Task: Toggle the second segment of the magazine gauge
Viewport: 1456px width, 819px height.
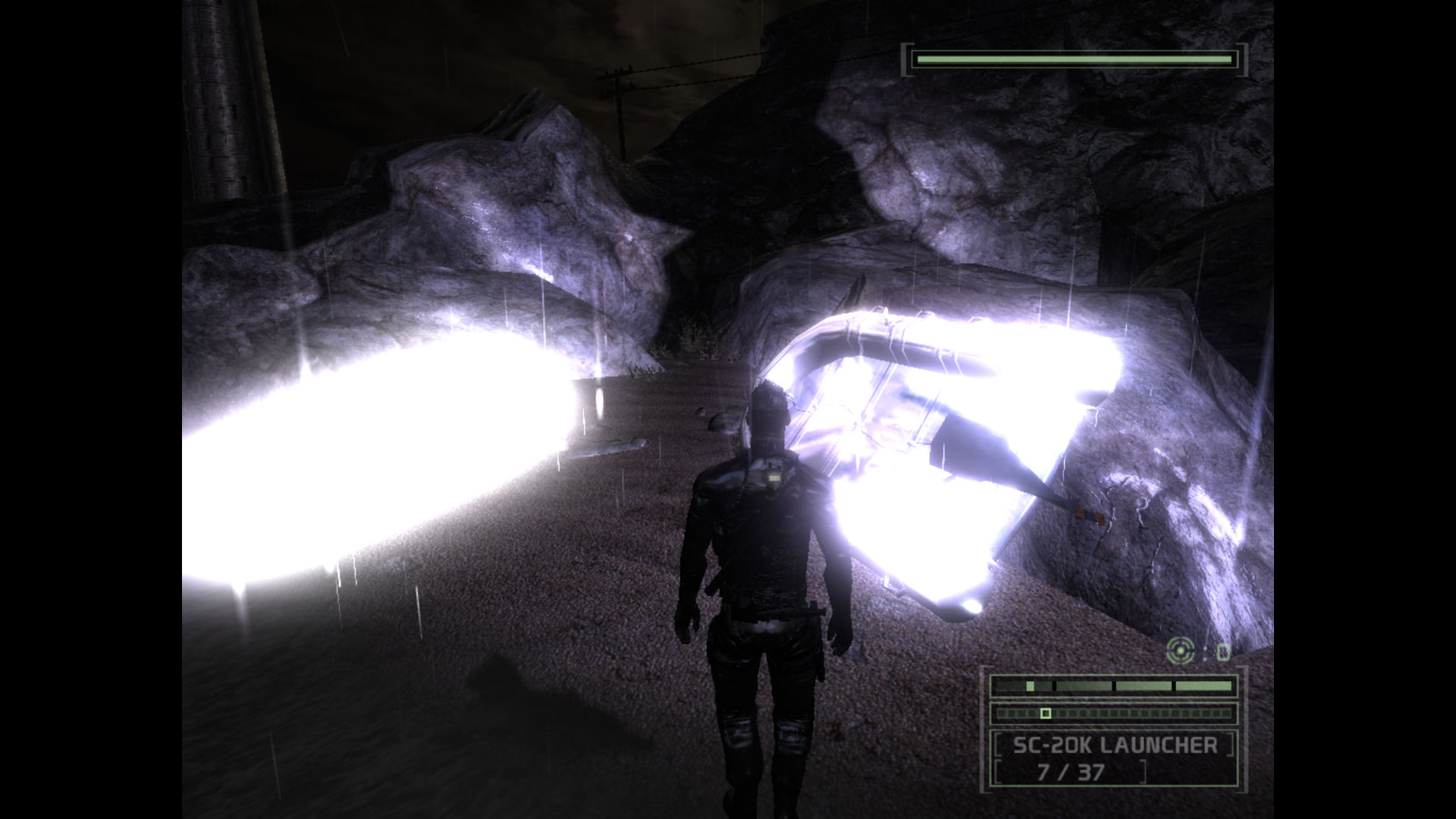Action: [1082, 685]
